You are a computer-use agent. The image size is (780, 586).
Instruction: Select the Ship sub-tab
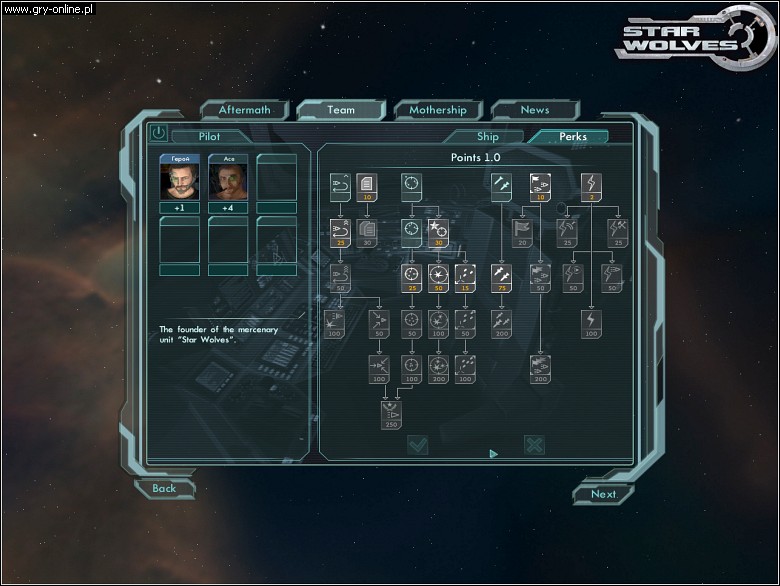[x=487, y=137]
